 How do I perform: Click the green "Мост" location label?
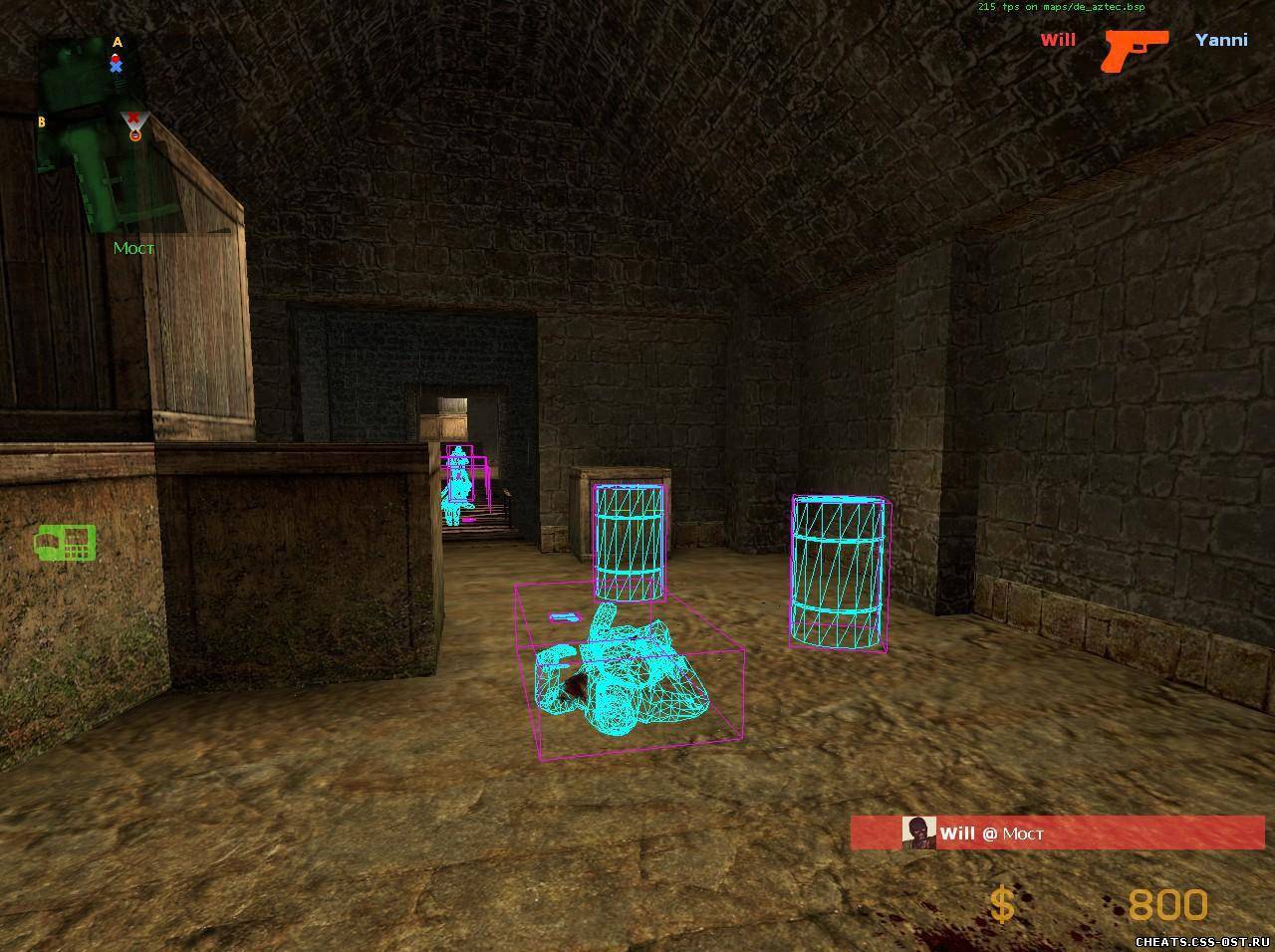pos(133,248)
